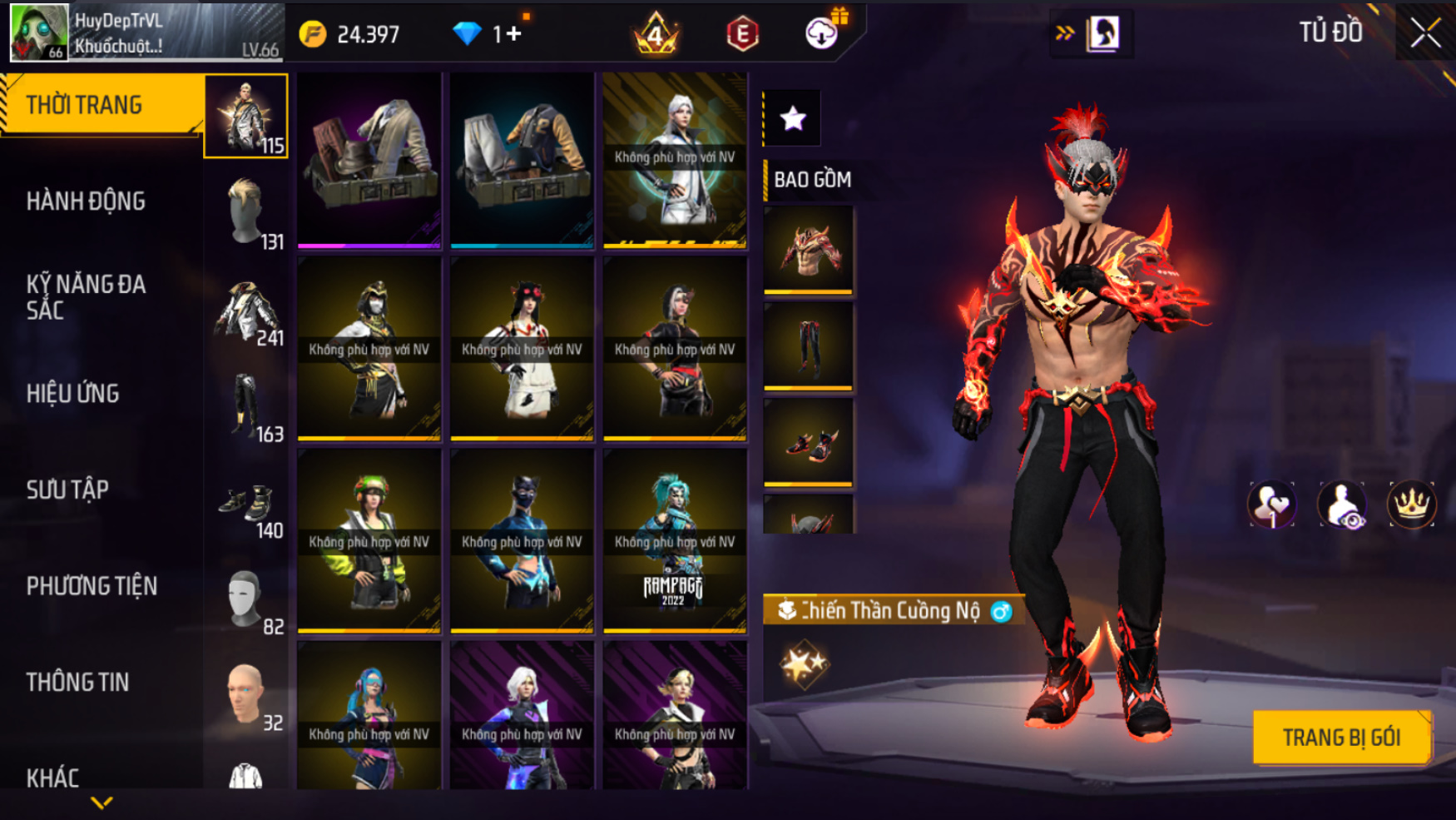Toggle the favorite star filter
Viewport: 1456px width, 820px height.
[x=793, y=118]
